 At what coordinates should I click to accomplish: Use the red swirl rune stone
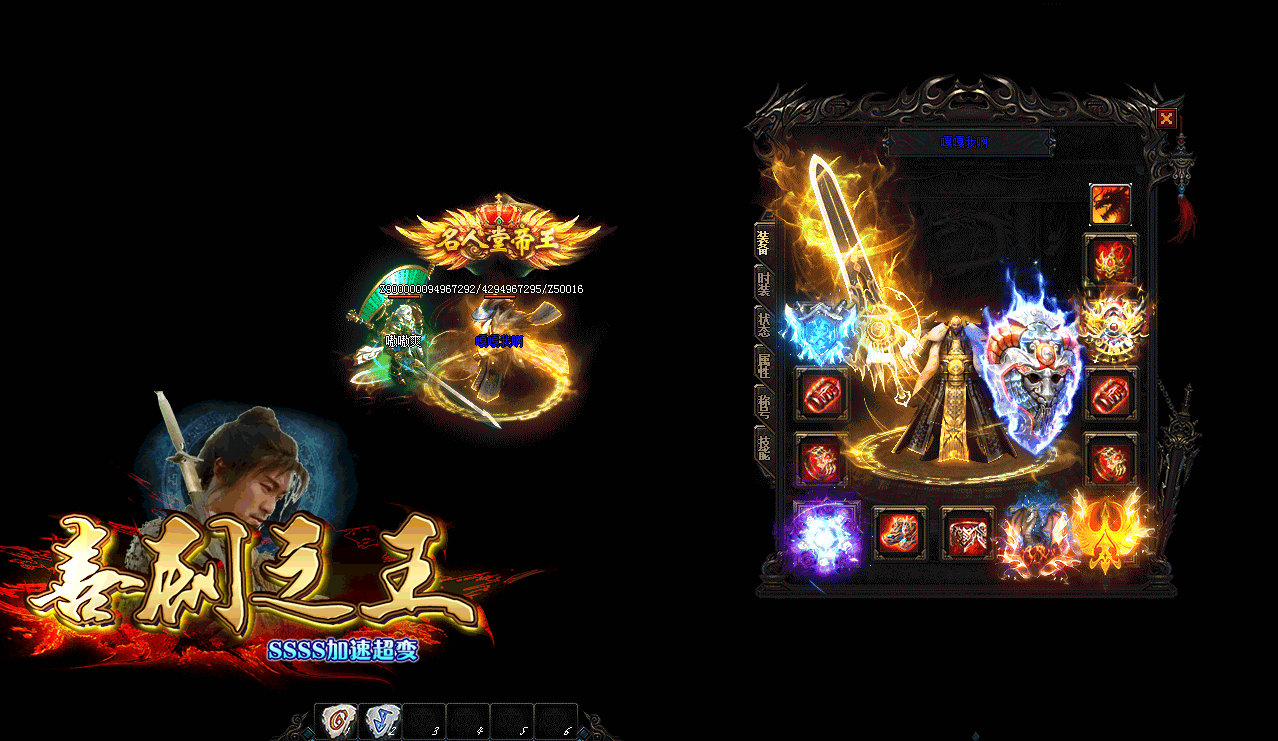(336, 720)
